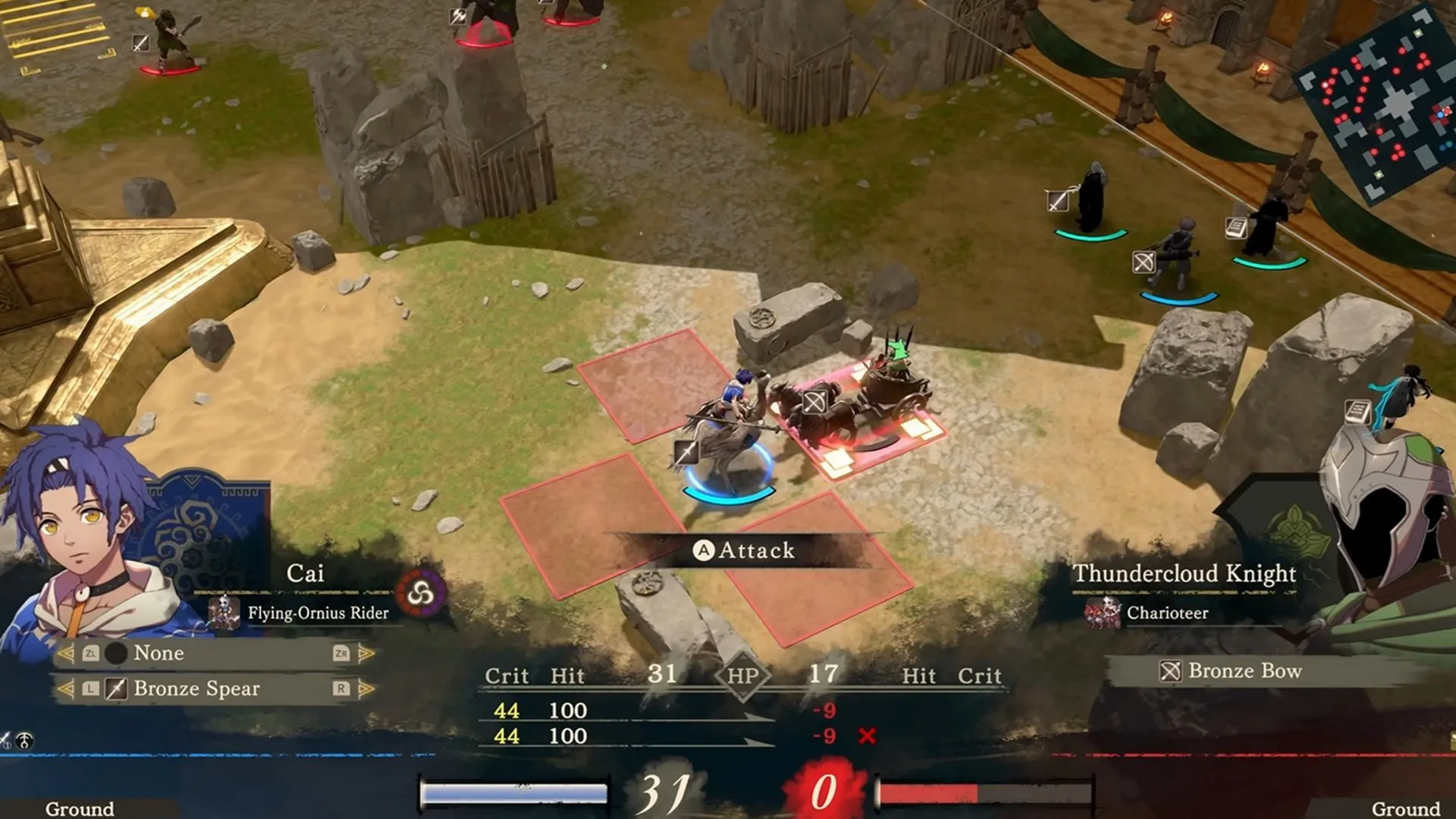Click Cai's blue HP bar
1456x819 pixels.
[516, 792]
